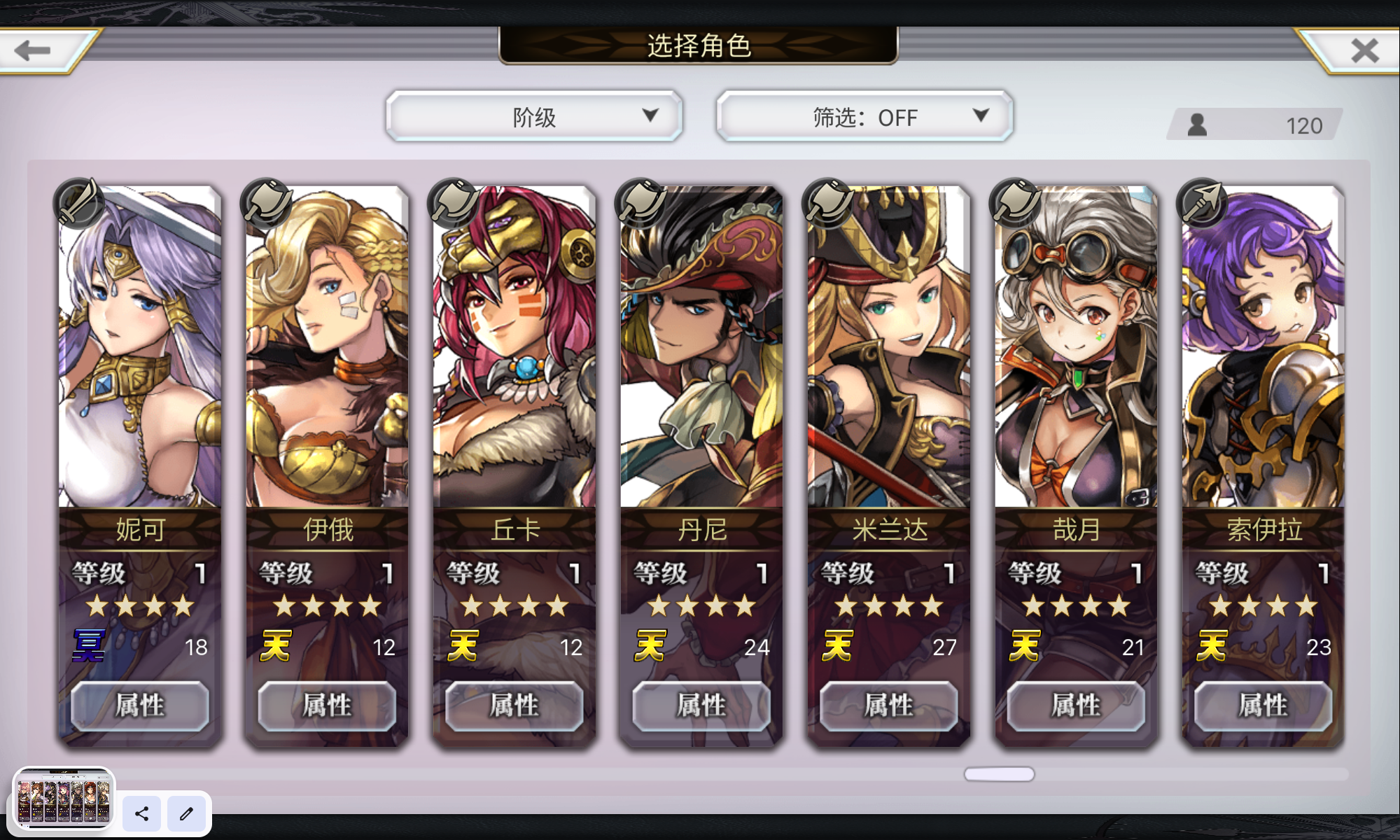The image size is (1400, 840).
Task: Click the share icon at the bottom left
Action: (142, 814)
